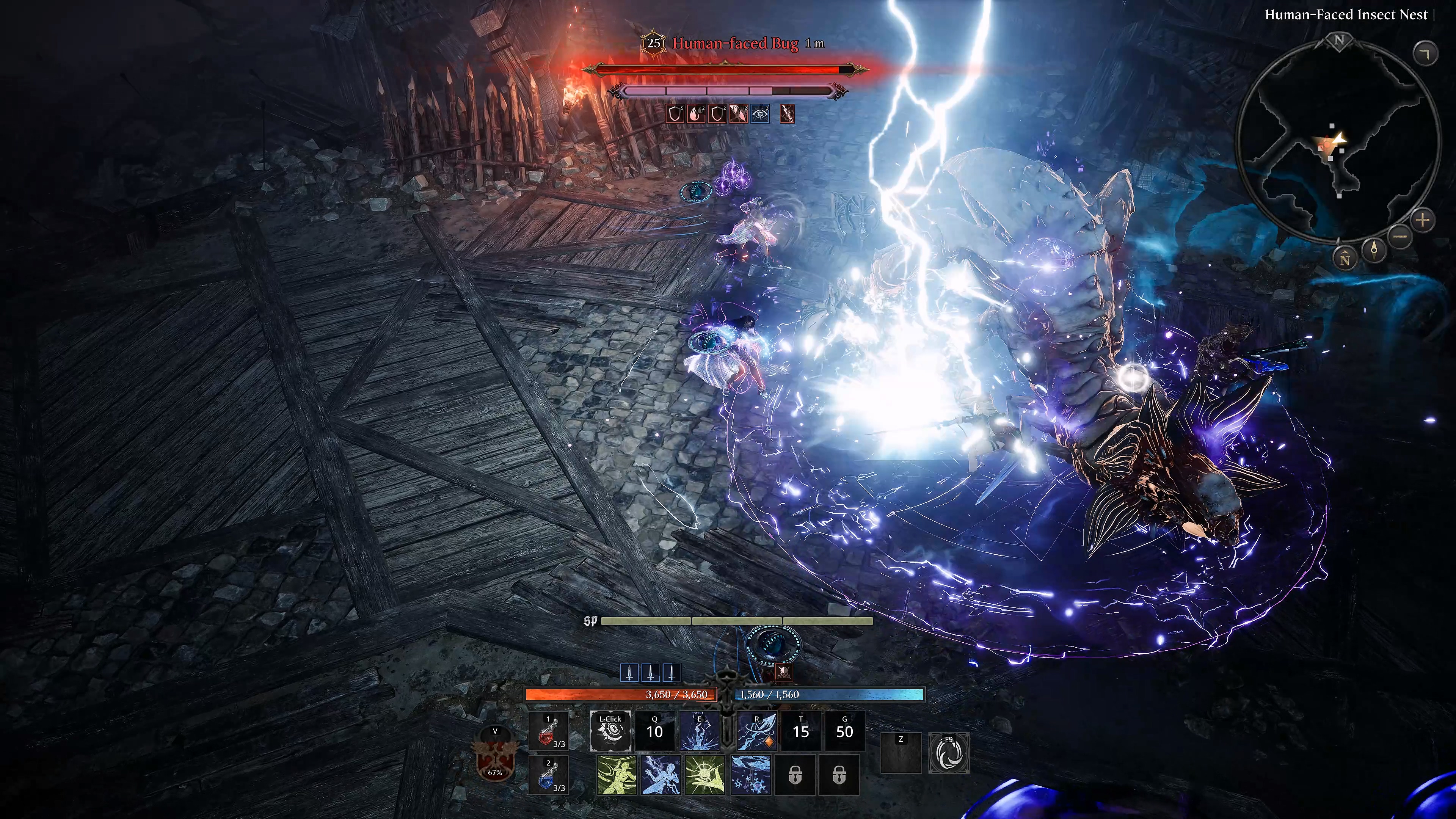
Task: Select the green whirlwind figure skill
Action: click(x=617, y=775)
